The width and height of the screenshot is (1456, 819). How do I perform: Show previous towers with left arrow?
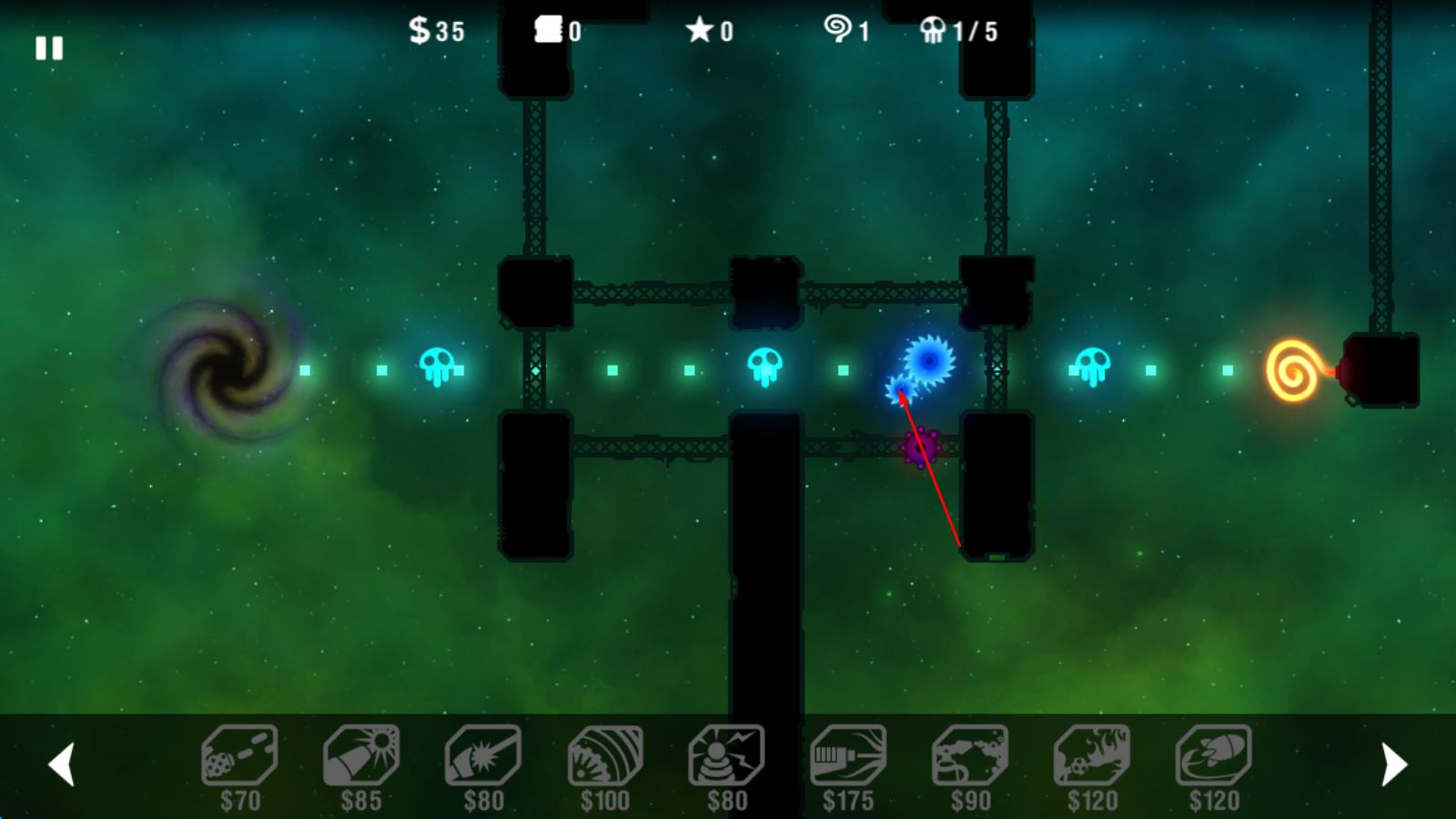(61, 764)
